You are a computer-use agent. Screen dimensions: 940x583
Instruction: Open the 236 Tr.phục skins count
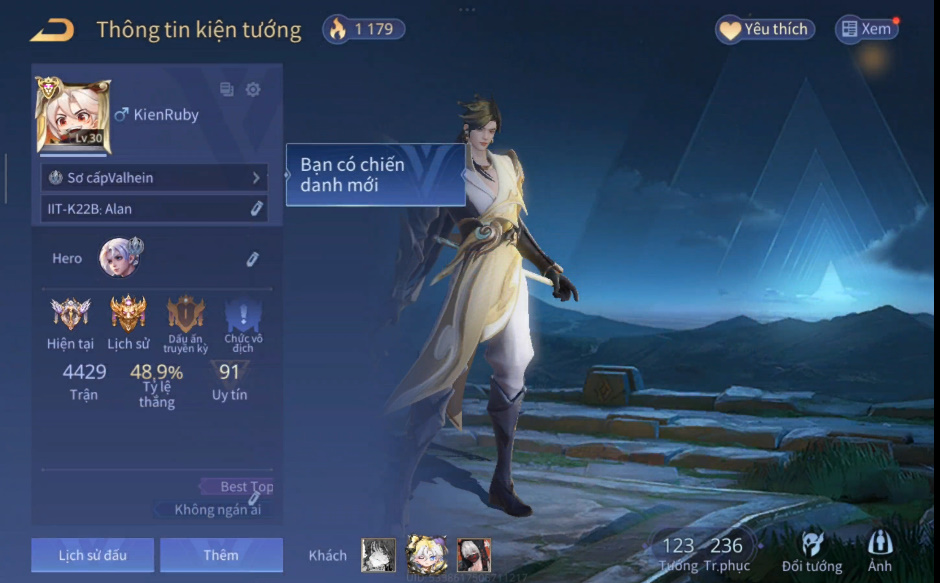[726, 553]
